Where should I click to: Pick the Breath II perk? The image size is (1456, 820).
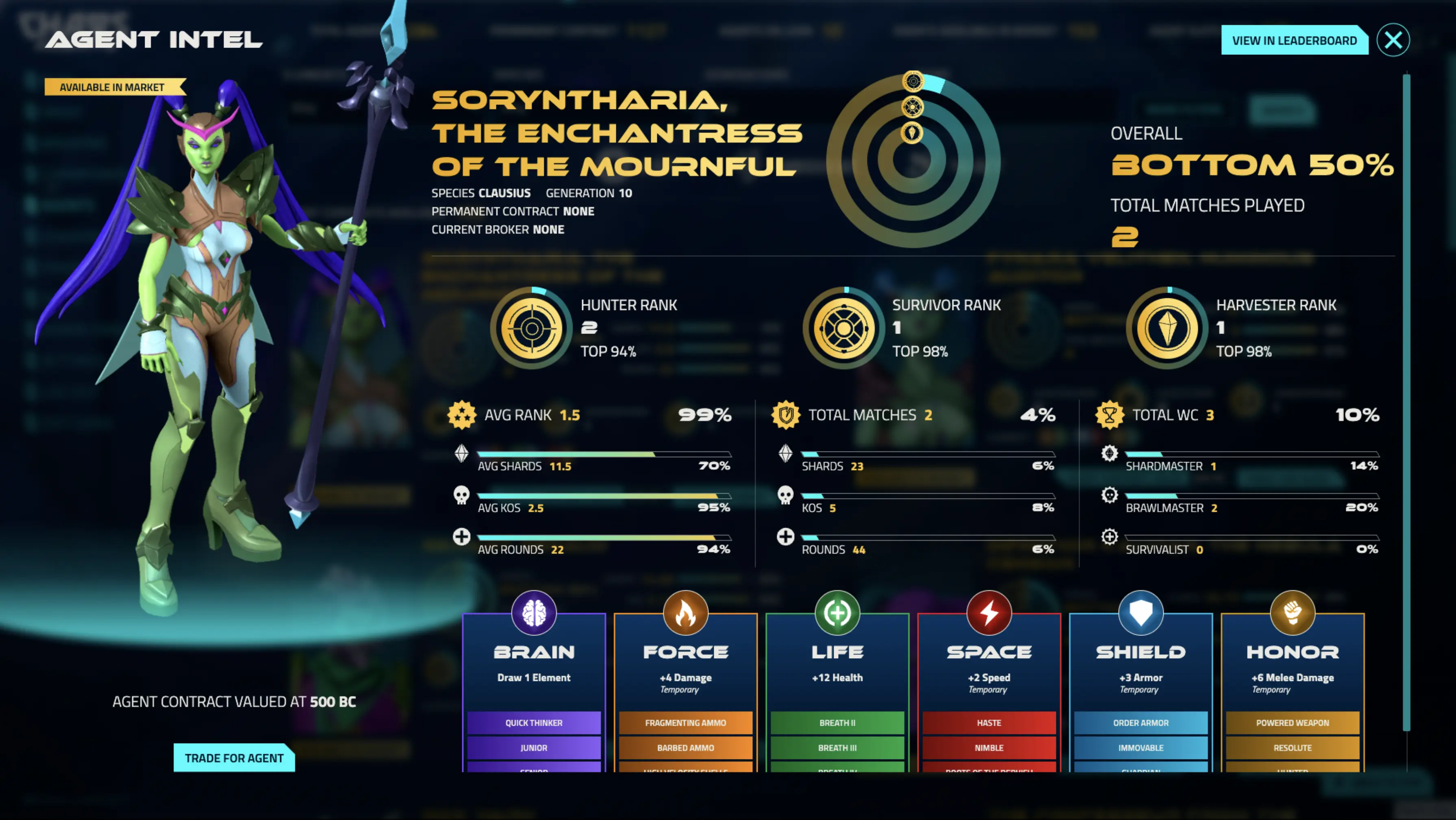[837, 723]
